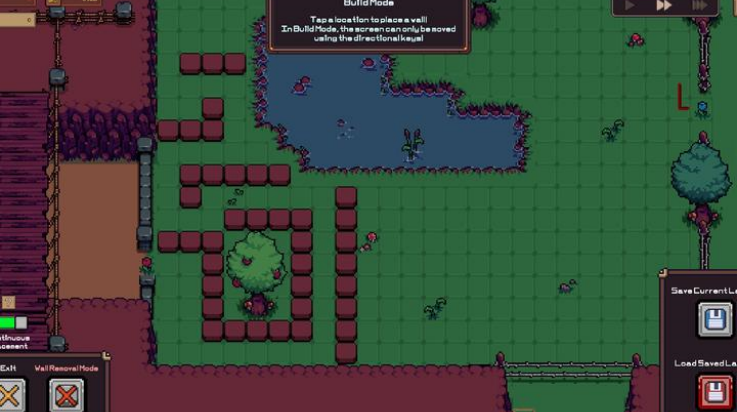Select the triple-arrow fastest speed
The image size is (737, 412).
point(700,6)
